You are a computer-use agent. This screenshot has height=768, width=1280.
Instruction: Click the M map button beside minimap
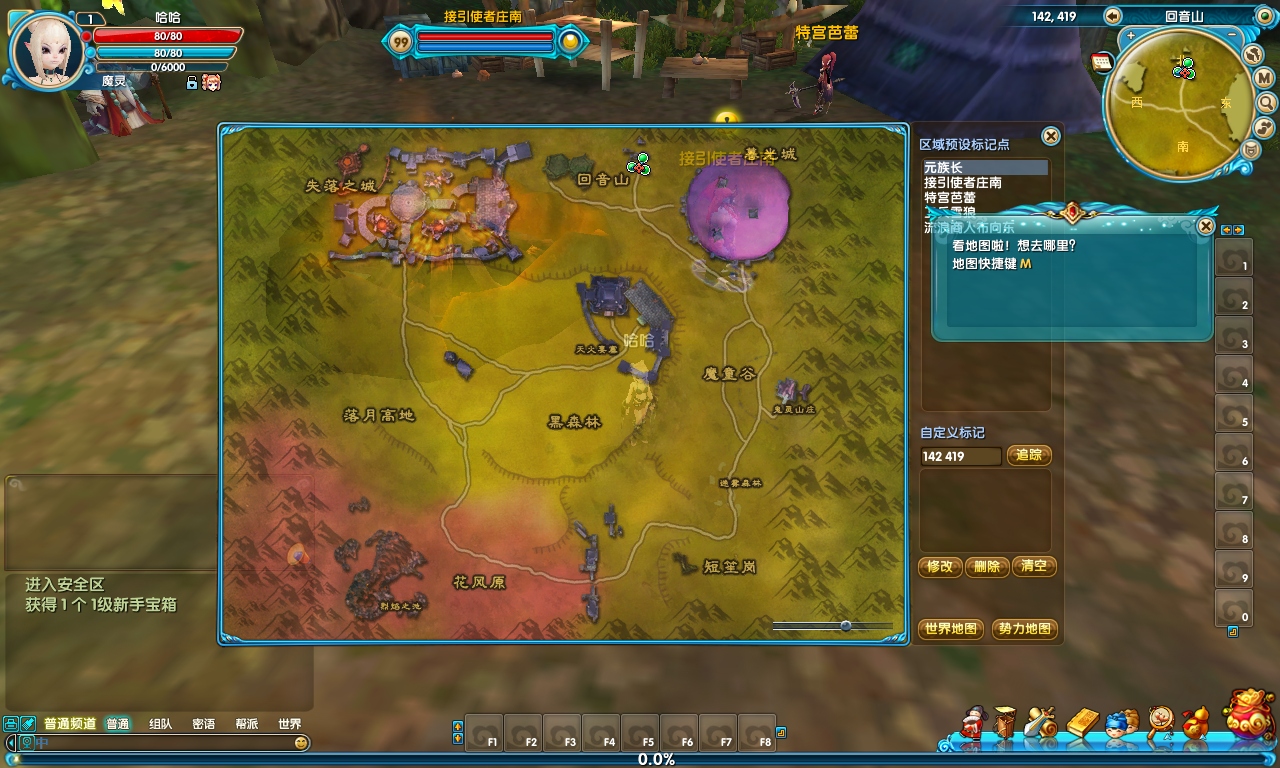coord(1263,78)
